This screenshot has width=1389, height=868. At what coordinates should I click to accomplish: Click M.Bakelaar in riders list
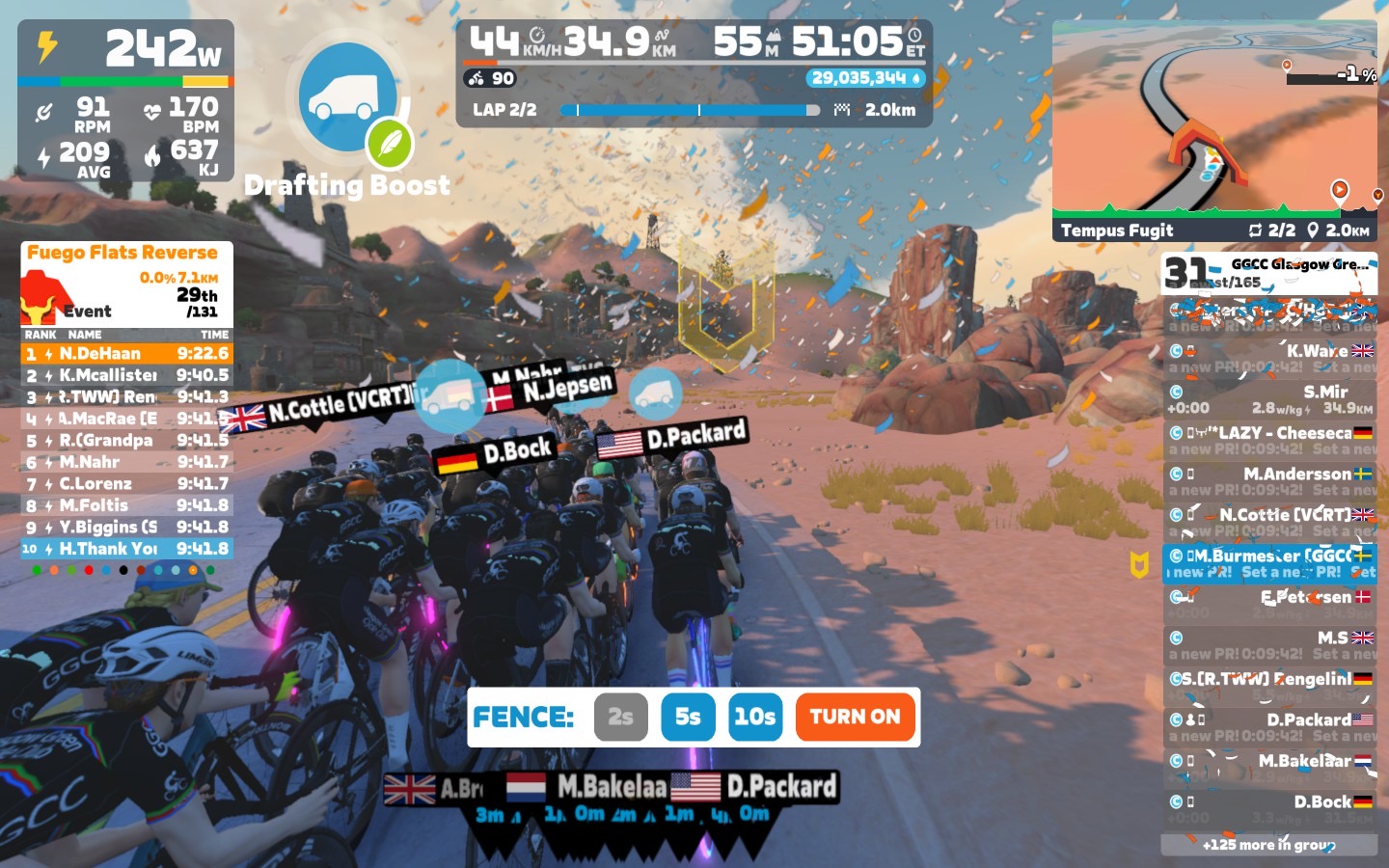1269,769
